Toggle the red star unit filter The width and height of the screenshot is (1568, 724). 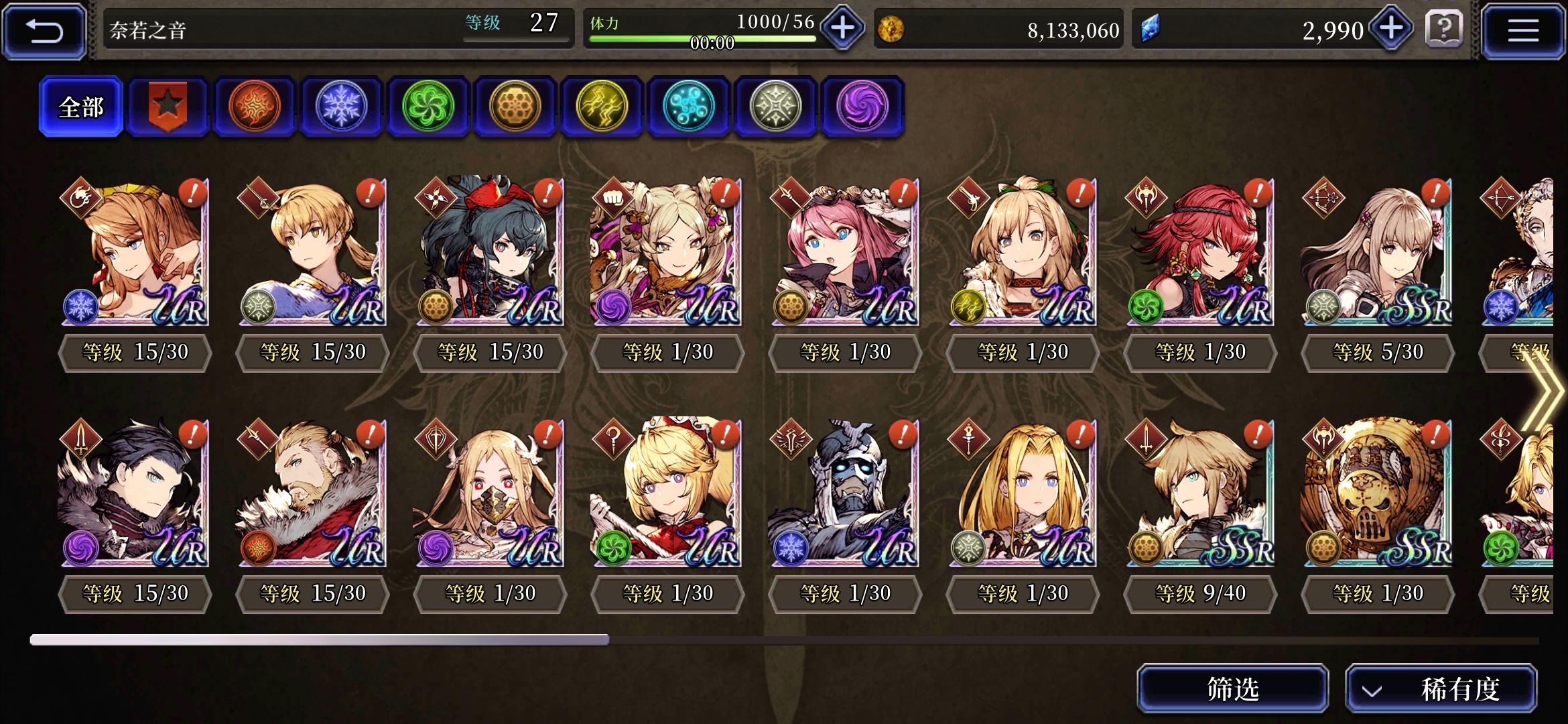click(x=166, y=107)
